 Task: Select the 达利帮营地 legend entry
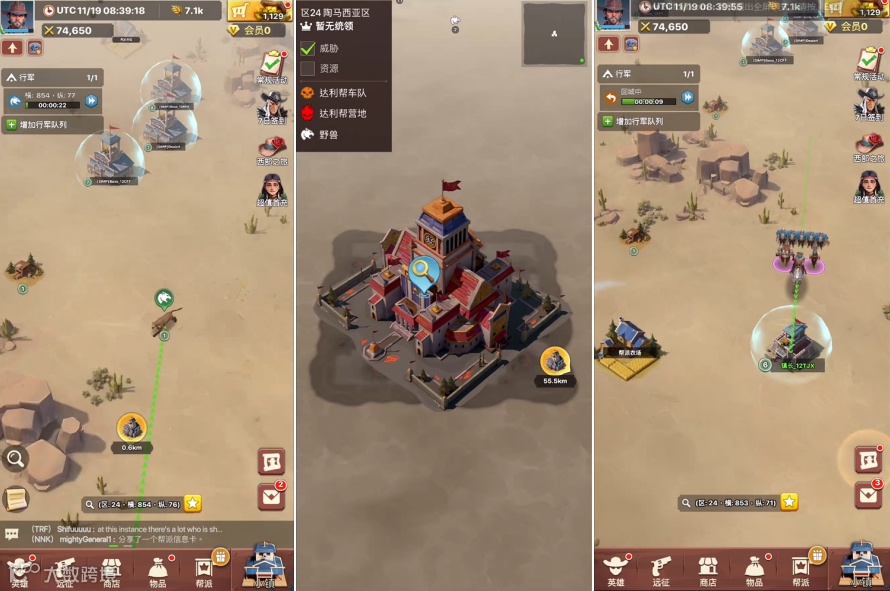click(x=342, y=114)
